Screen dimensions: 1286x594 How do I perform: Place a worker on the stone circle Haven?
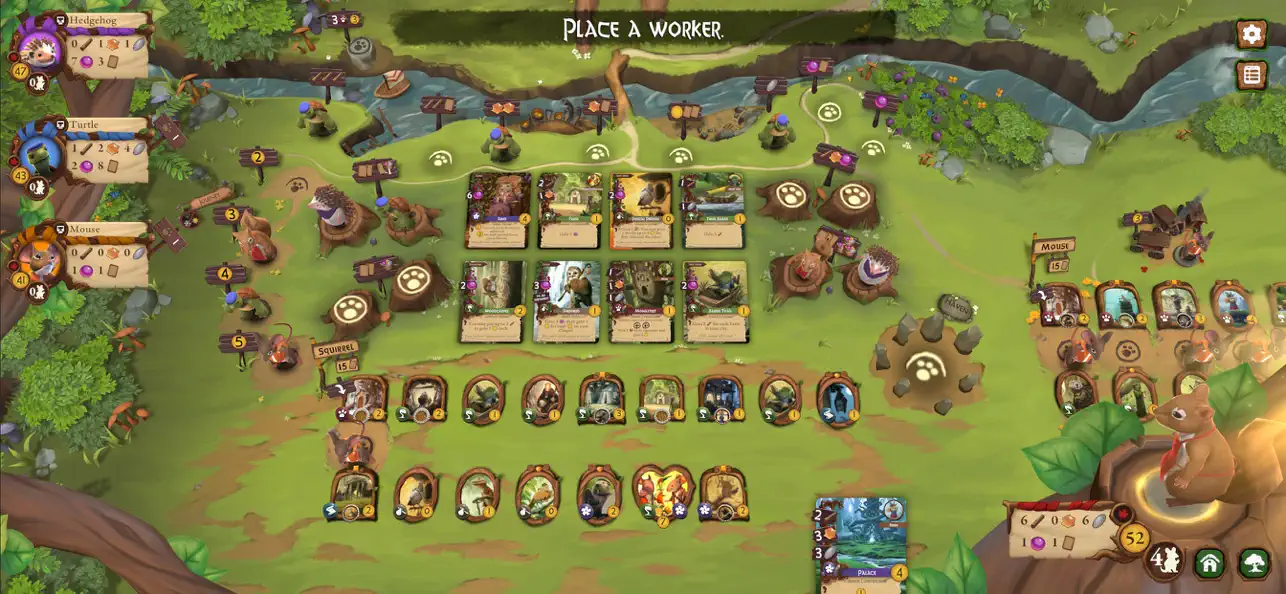(x=925, y=367)
